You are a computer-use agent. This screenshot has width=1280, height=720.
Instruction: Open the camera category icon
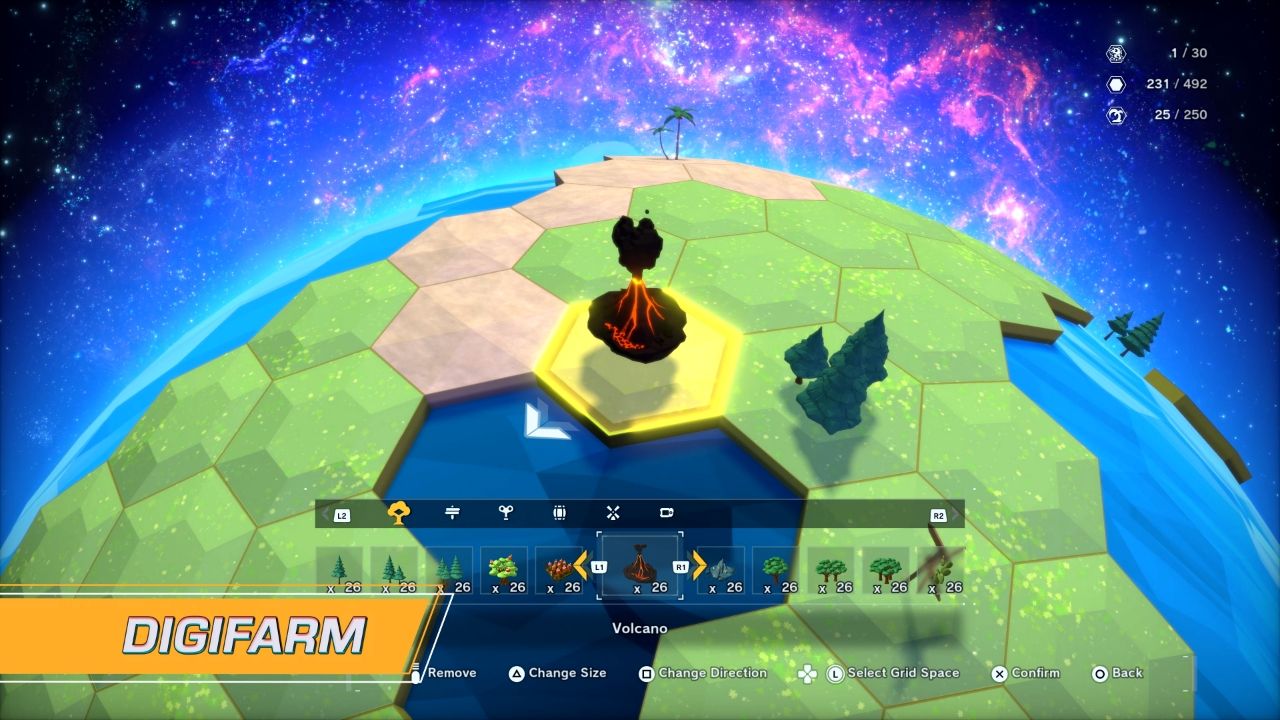point(667,512)
